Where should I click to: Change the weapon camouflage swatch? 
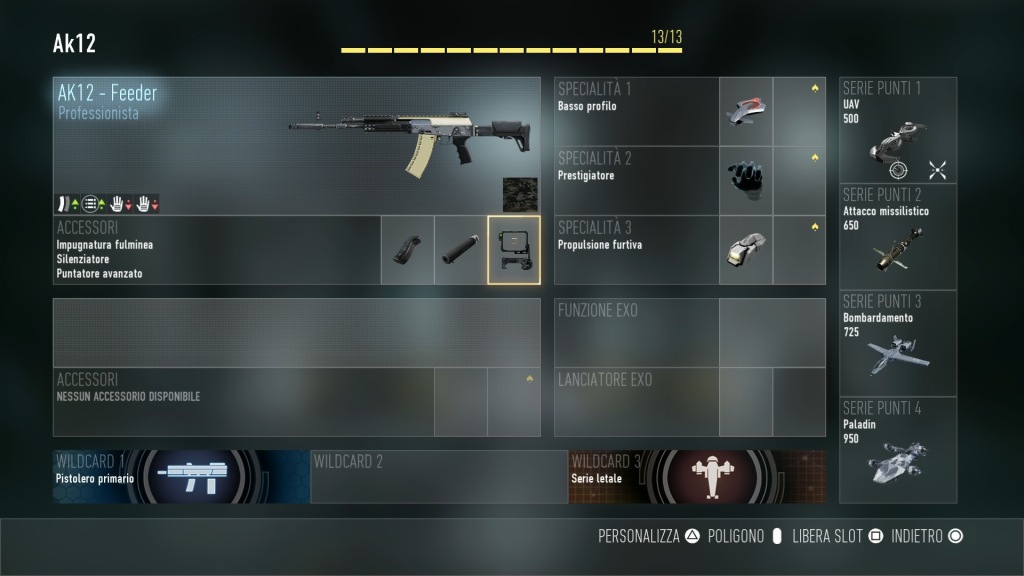pyautogui.click(x=520, y=195)
